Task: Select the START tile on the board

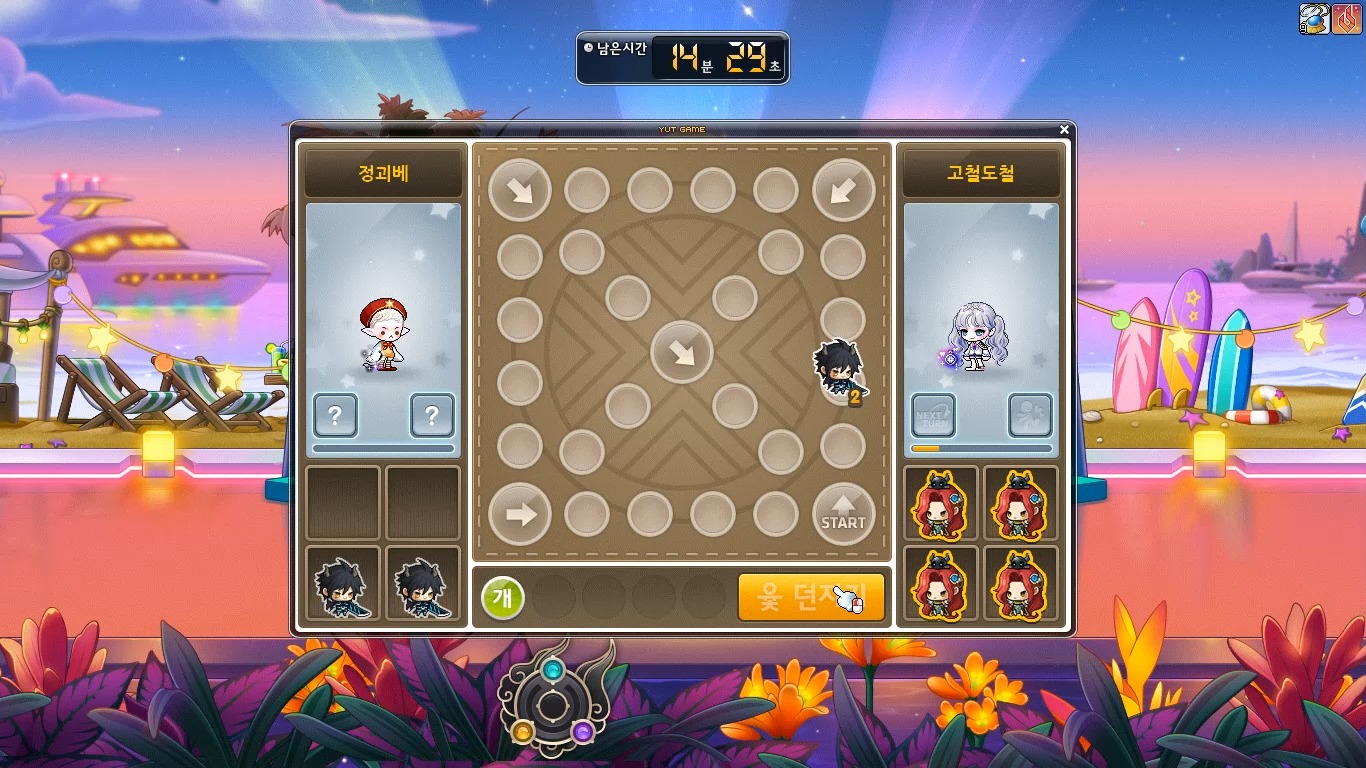Action: (843, 515)
